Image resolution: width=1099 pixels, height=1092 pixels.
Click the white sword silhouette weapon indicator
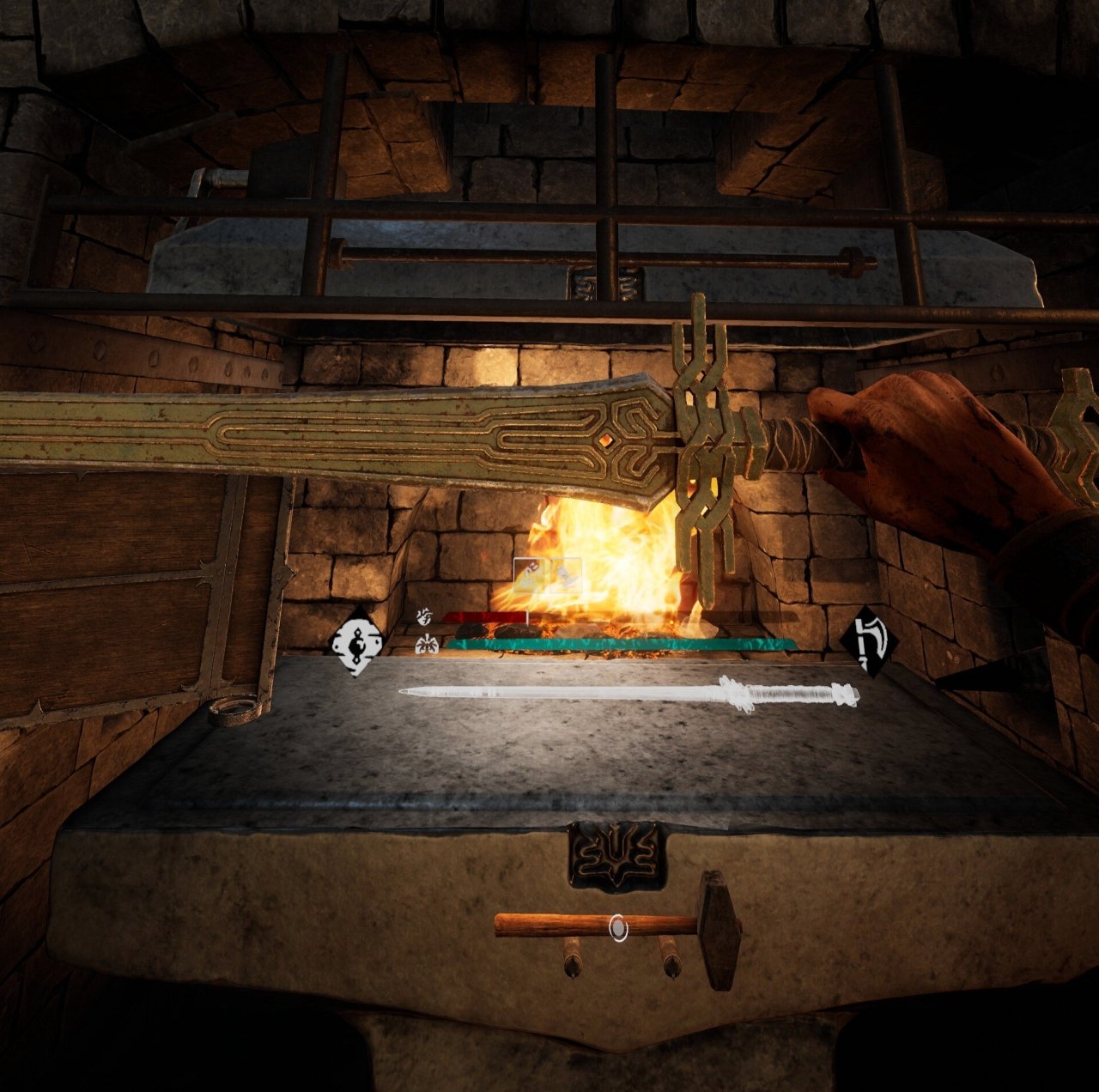click(629, 693)
